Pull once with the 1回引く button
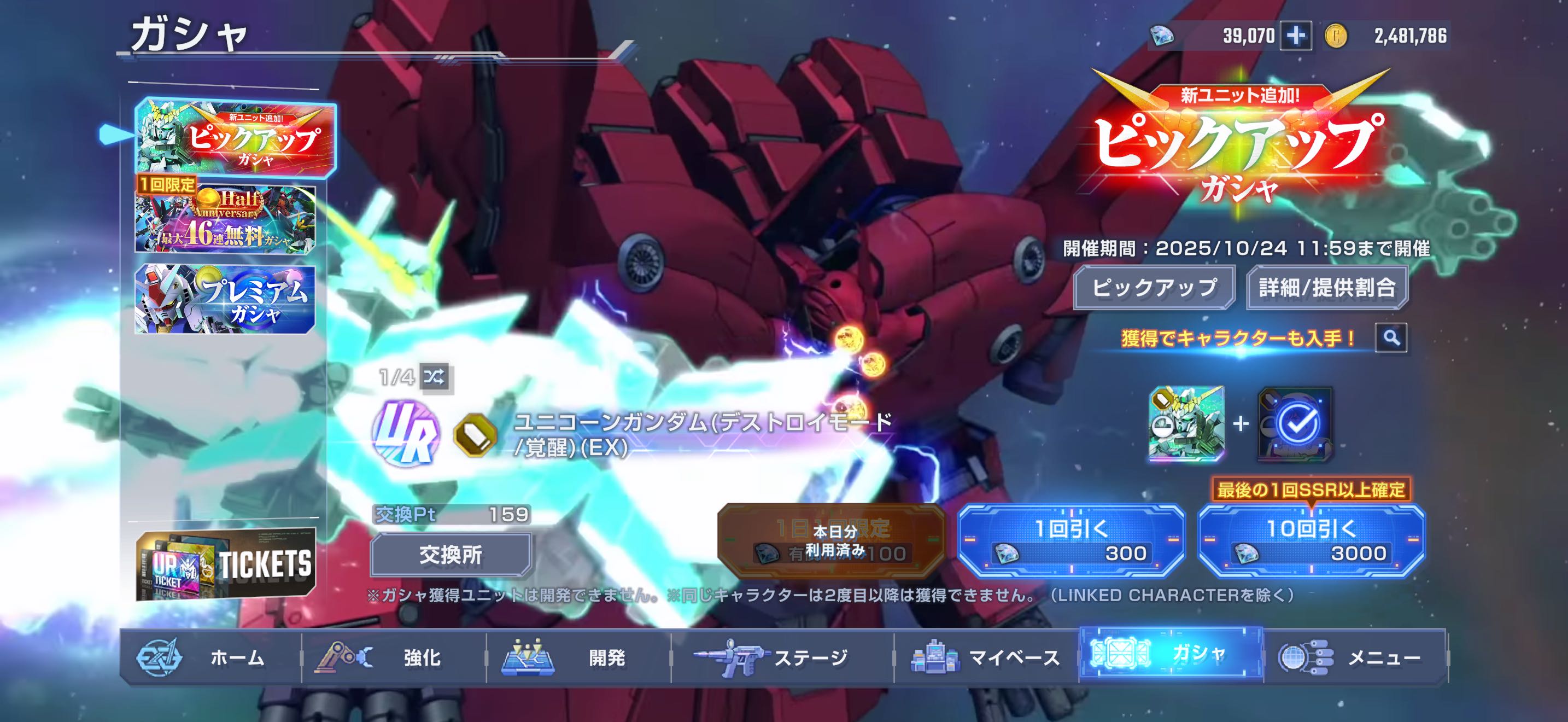The height and width of the screenshot is (722, 1568). 1072,540
